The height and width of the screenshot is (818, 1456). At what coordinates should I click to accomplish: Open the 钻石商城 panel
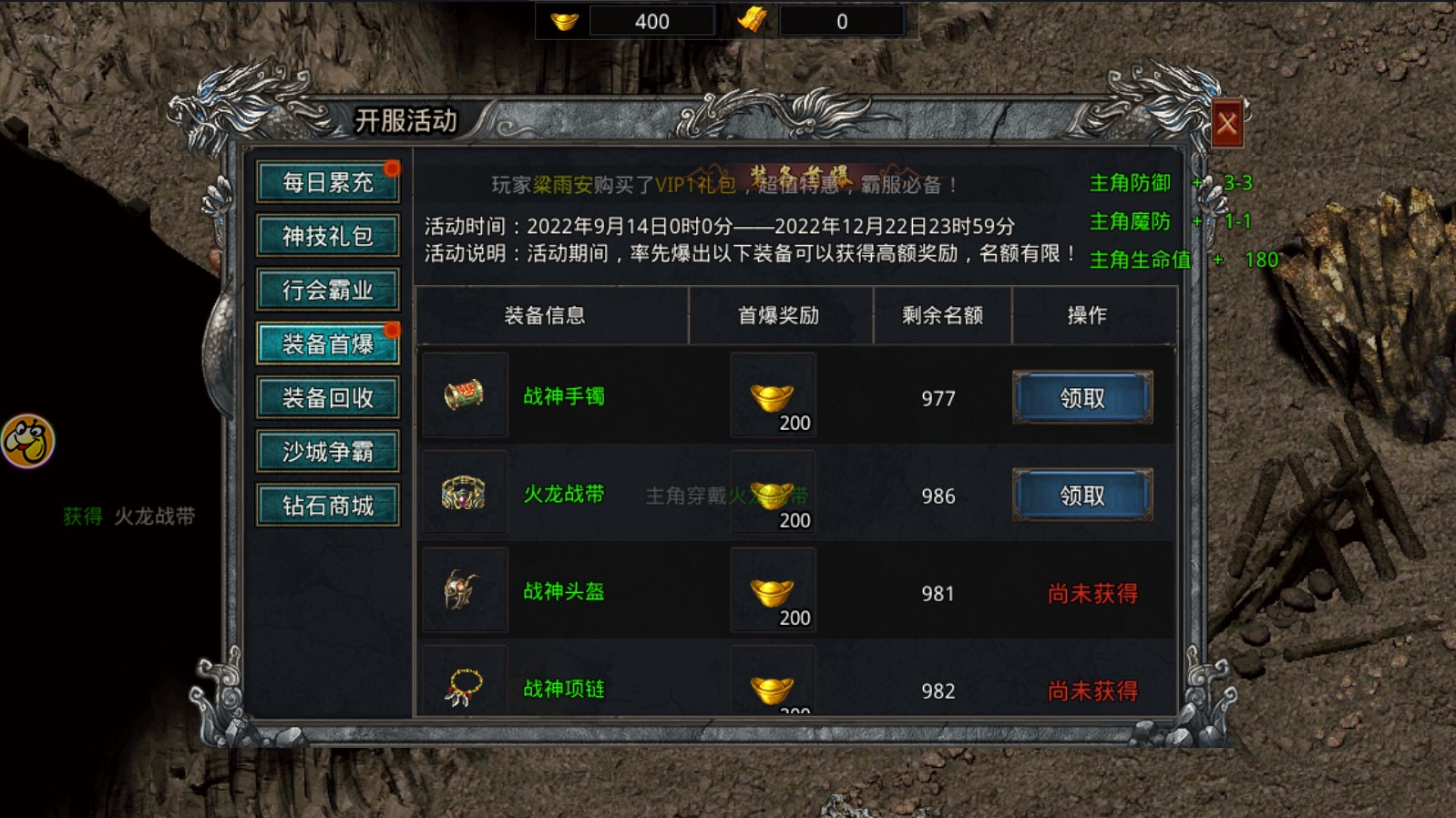click(328, 505)
